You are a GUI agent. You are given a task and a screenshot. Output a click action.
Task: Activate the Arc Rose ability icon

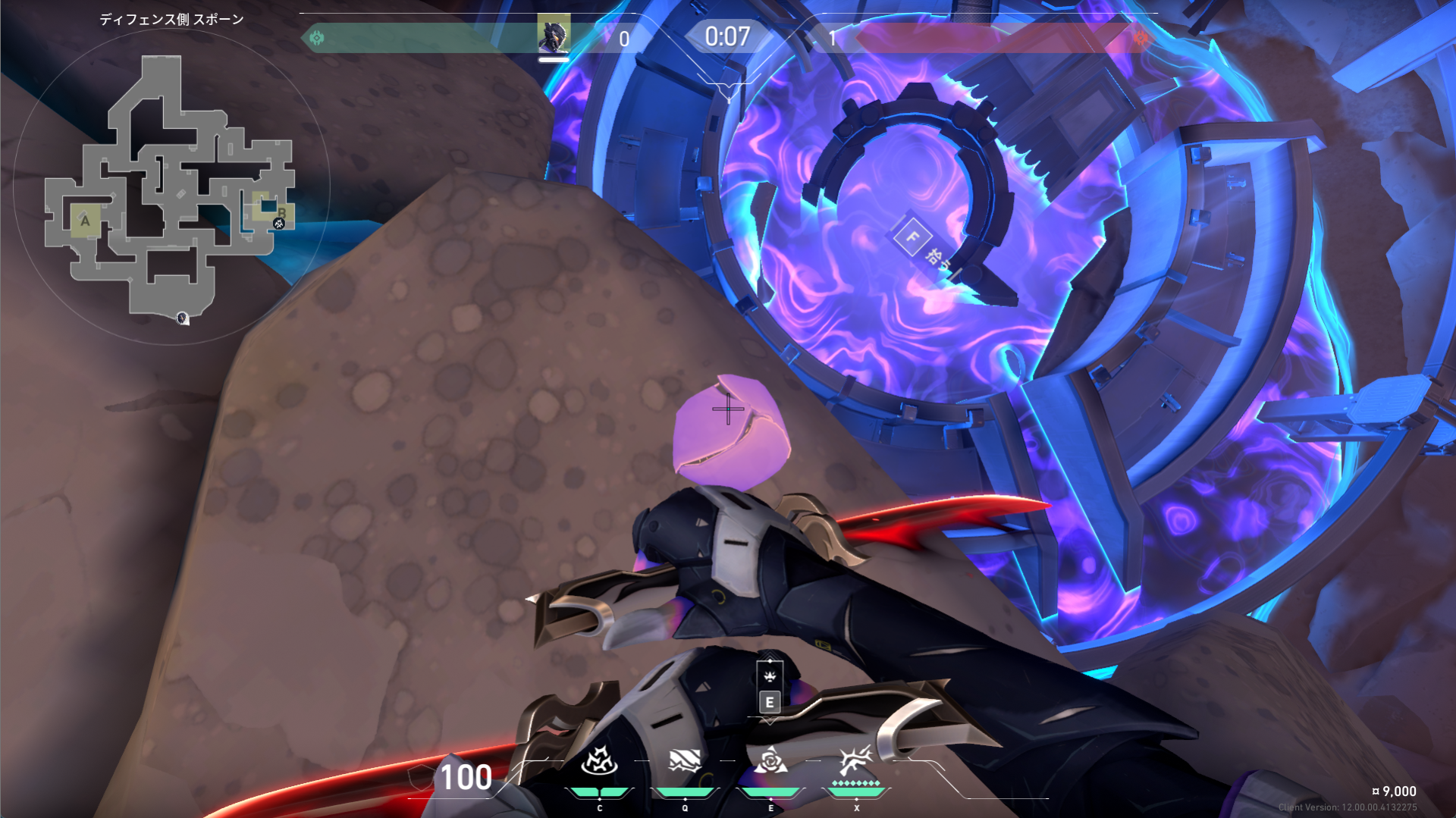(770, 760)
